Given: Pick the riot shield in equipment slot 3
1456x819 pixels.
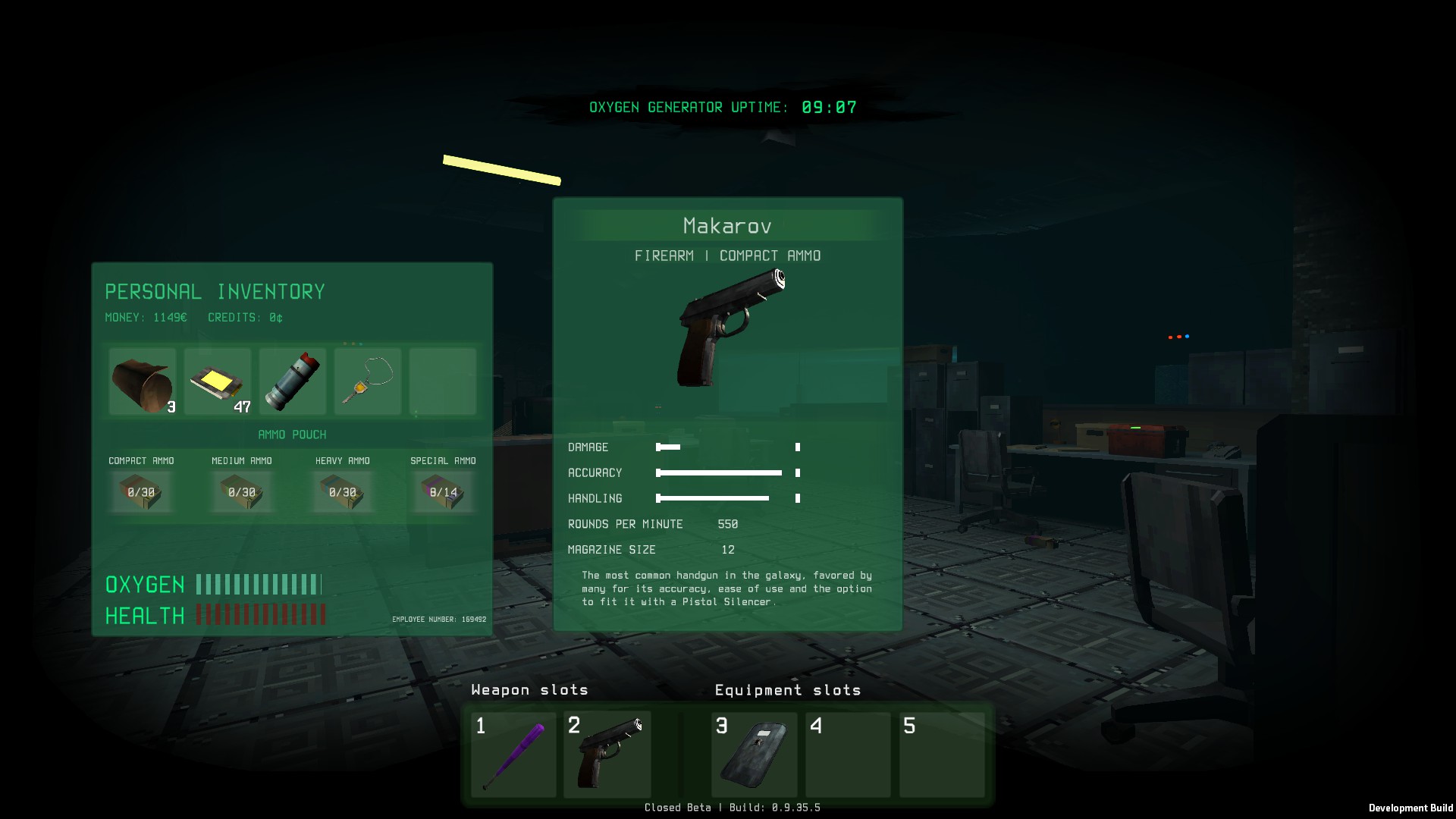Looking at the screenshot, I should 755,755.
